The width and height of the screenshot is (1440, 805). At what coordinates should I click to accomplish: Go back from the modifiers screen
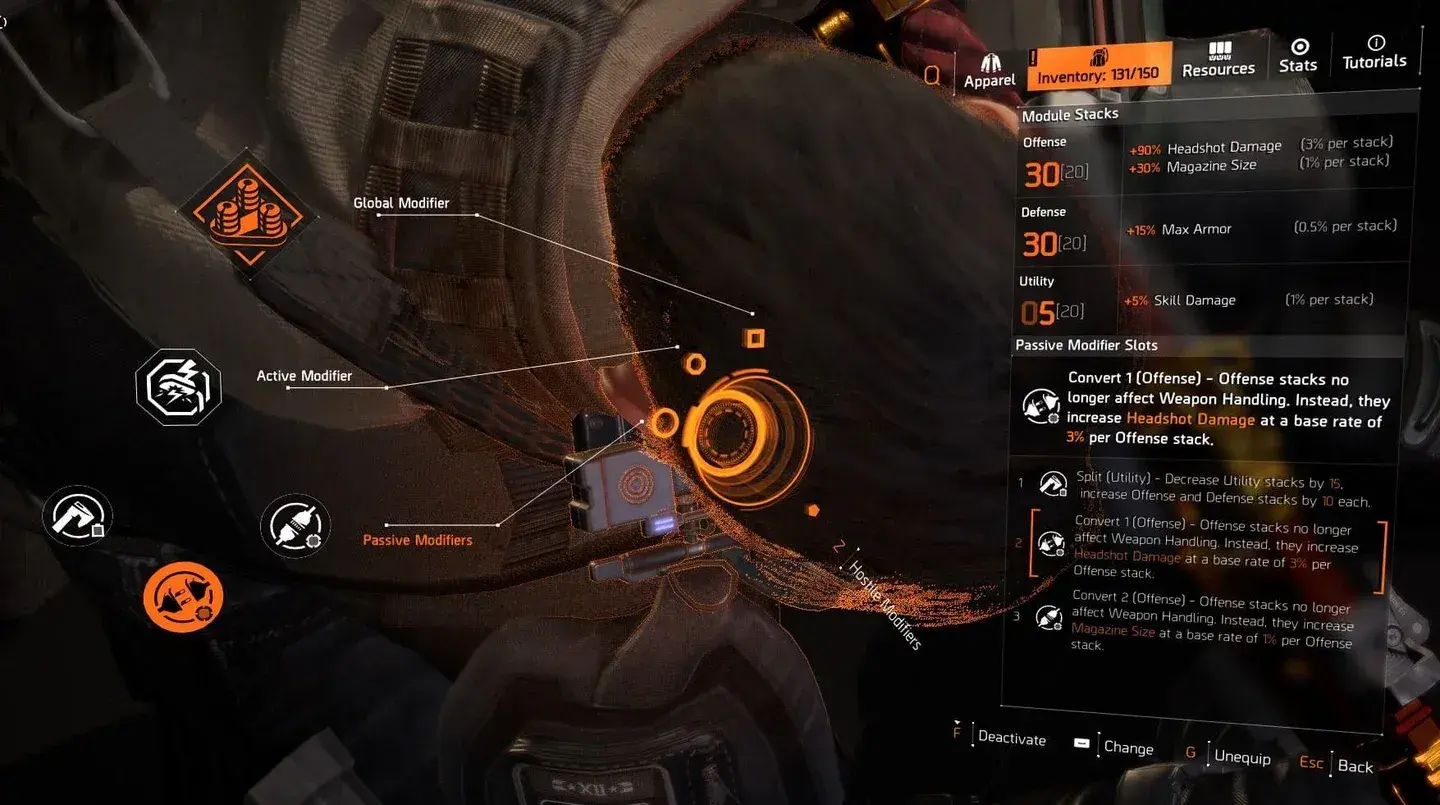[x=1354, y=766]
